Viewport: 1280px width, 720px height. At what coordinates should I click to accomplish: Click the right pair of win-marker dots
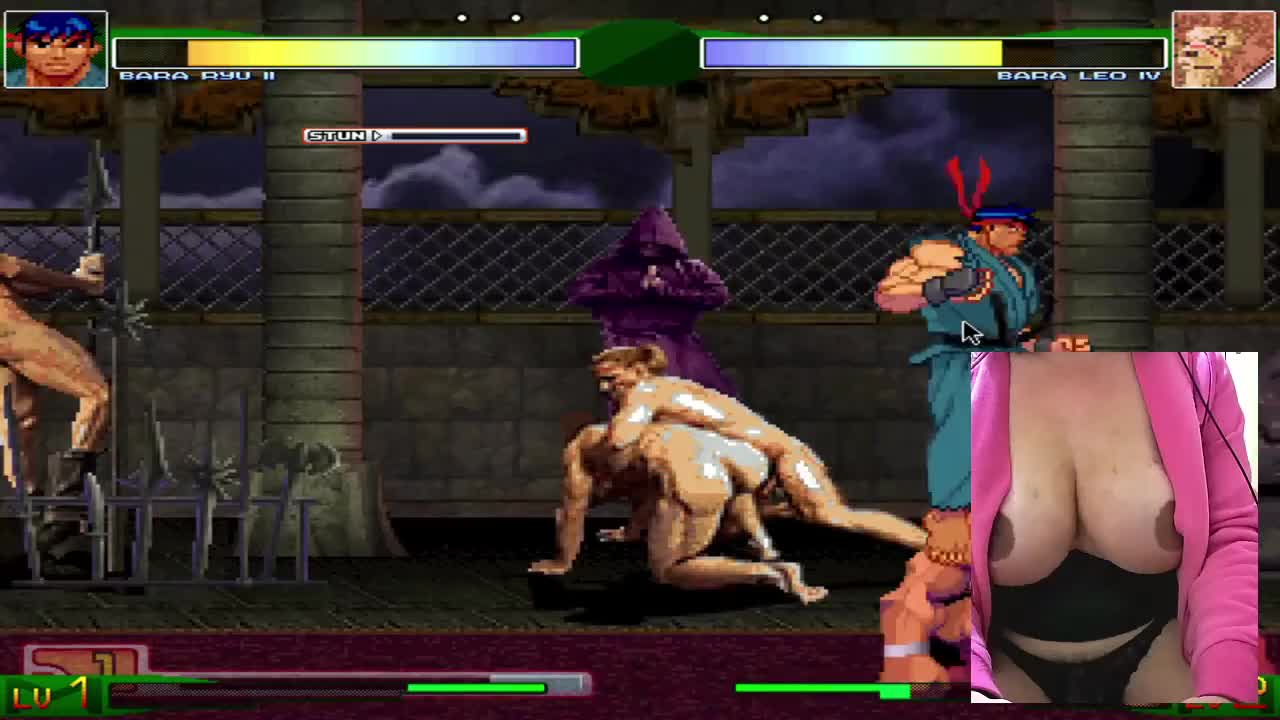tap(790, 17)
